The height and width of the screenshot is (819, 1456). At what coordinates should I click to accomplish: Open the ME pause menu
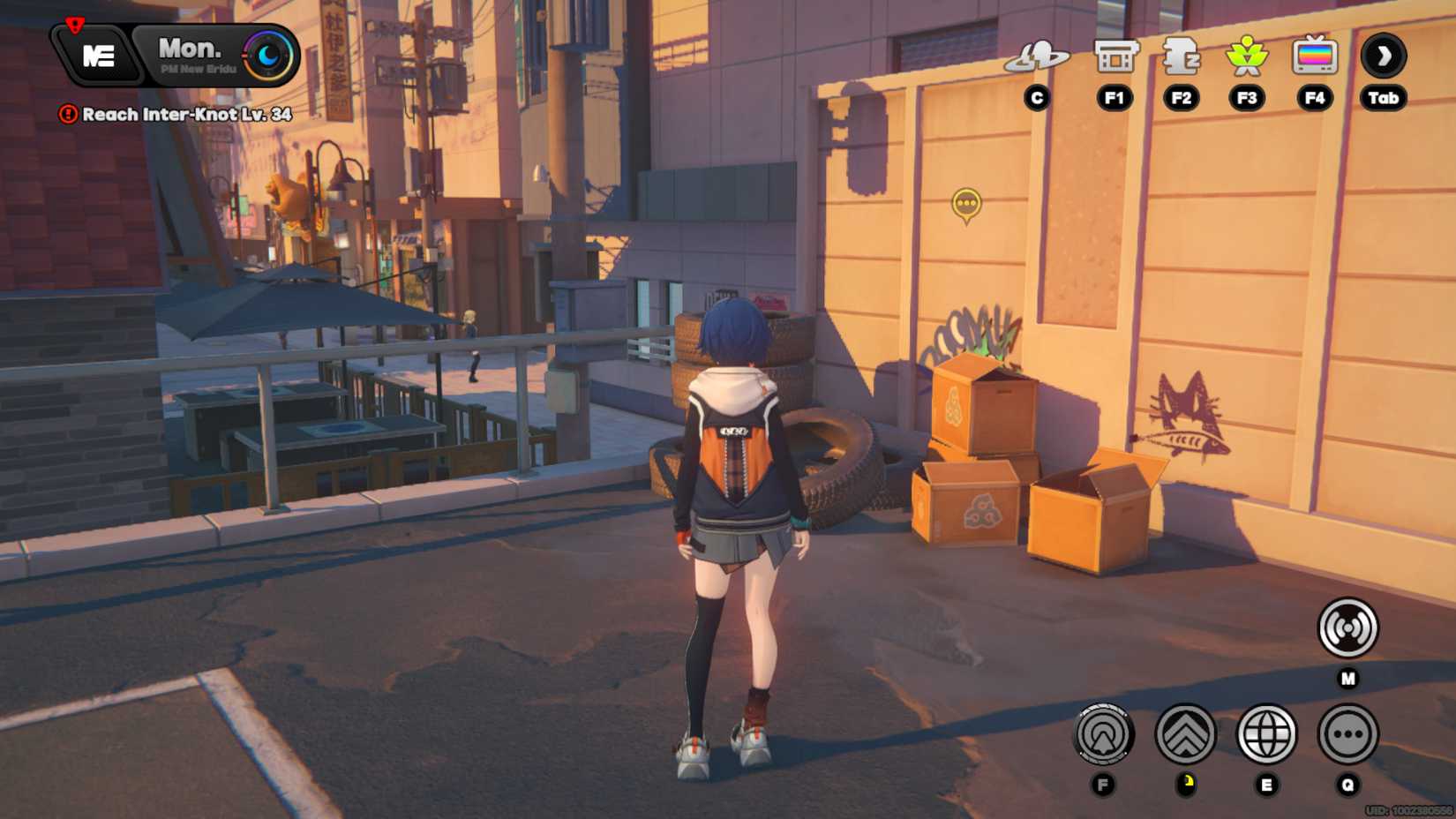[x=97, y=55]
